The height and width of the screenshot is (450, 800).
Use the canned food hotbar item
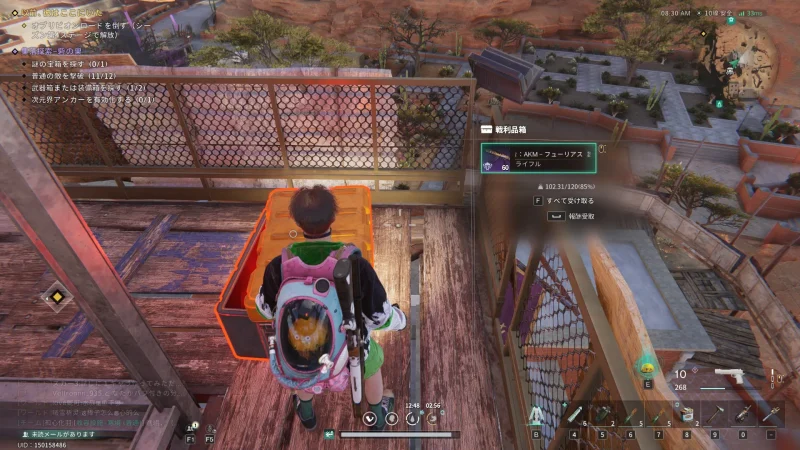[x=688, y=414]
